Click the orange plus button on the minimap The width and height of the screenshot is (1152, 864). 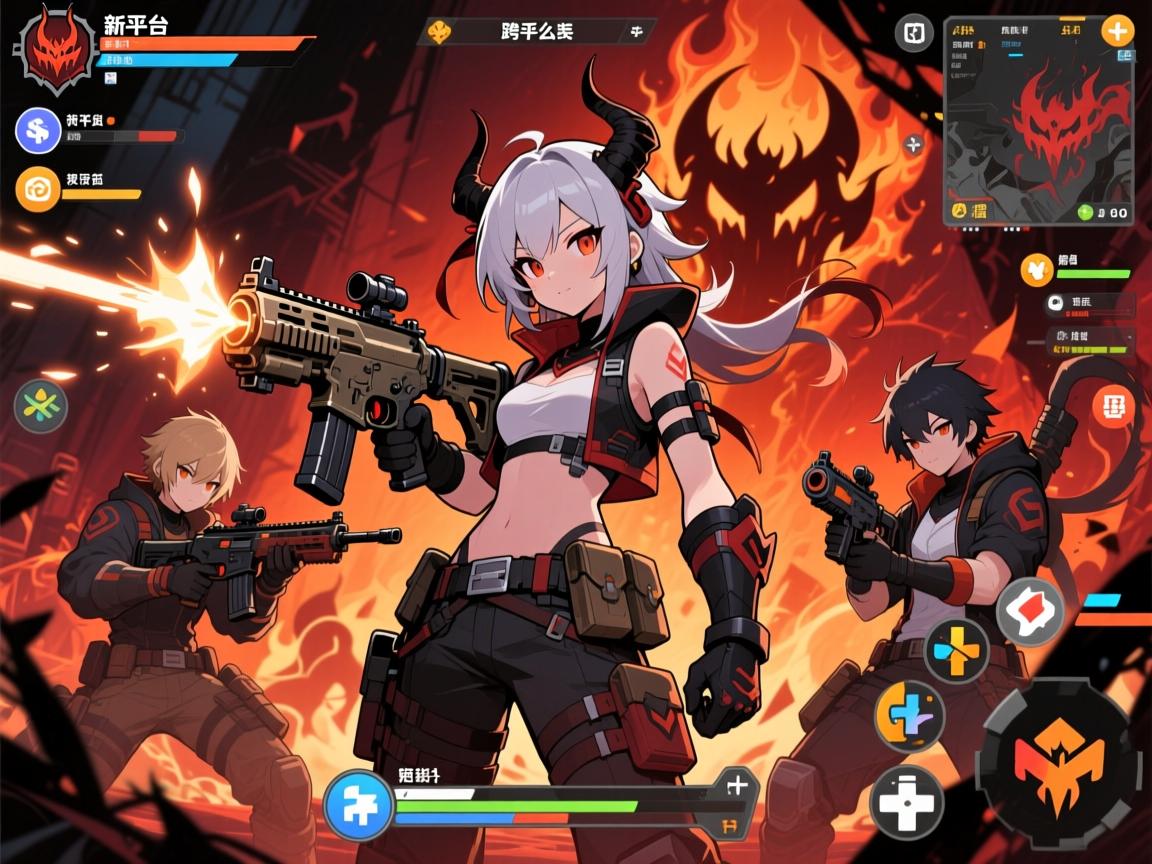(1117, 30)
